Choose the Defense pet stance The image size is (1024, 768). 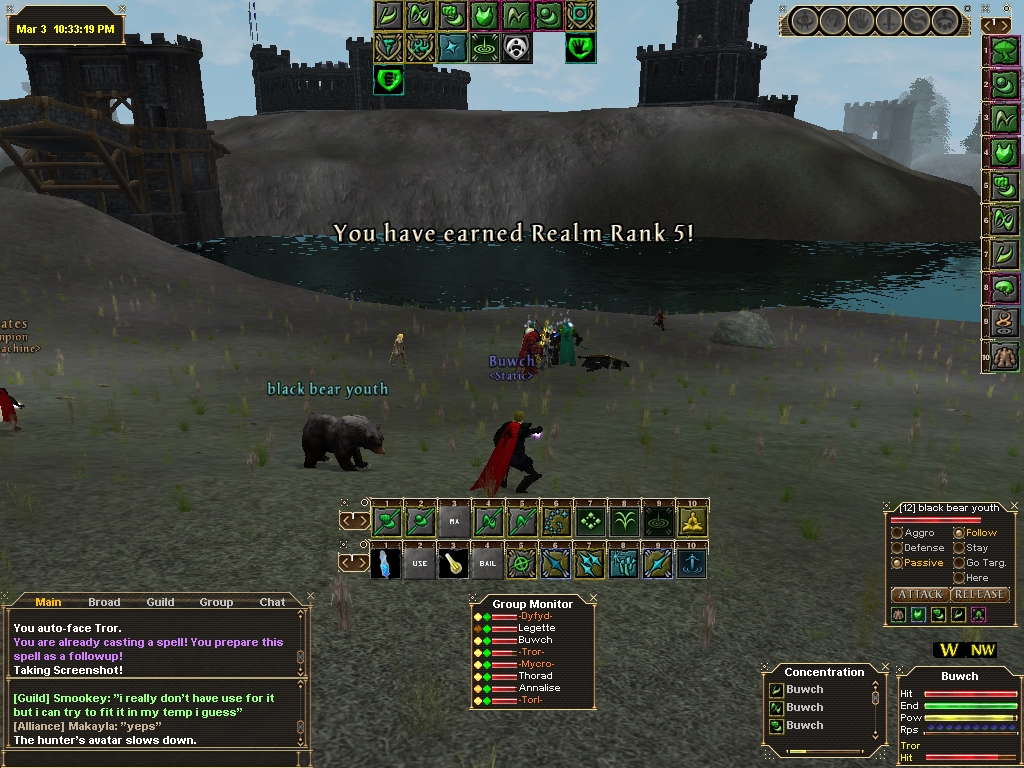(898, 548)
